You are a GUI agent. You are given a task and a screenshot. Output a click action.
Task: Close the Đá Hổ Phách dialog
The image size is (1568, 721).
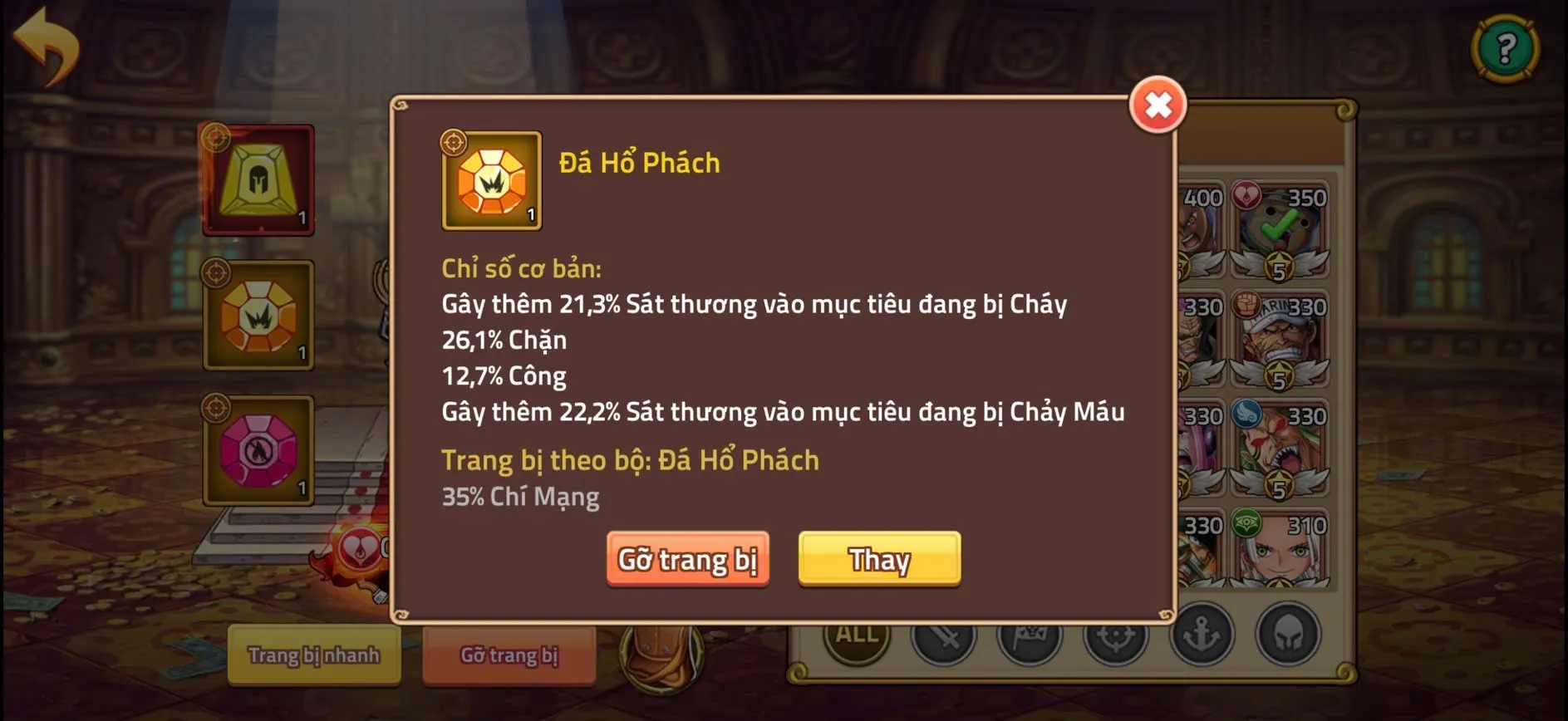tap(1158, 105)
